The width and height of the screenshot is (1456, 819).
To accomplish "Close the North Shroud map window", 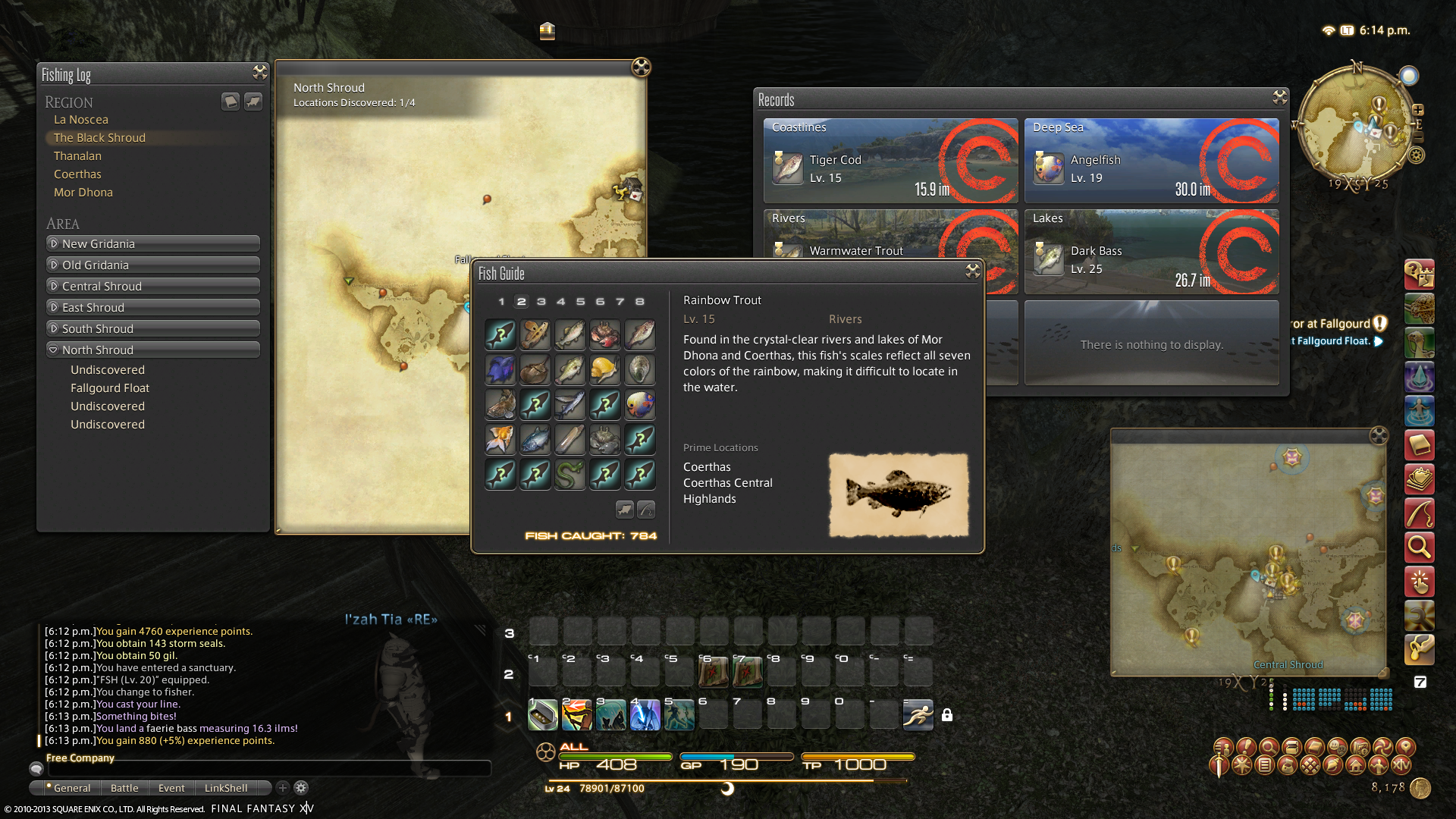I will tap(641, 67).
